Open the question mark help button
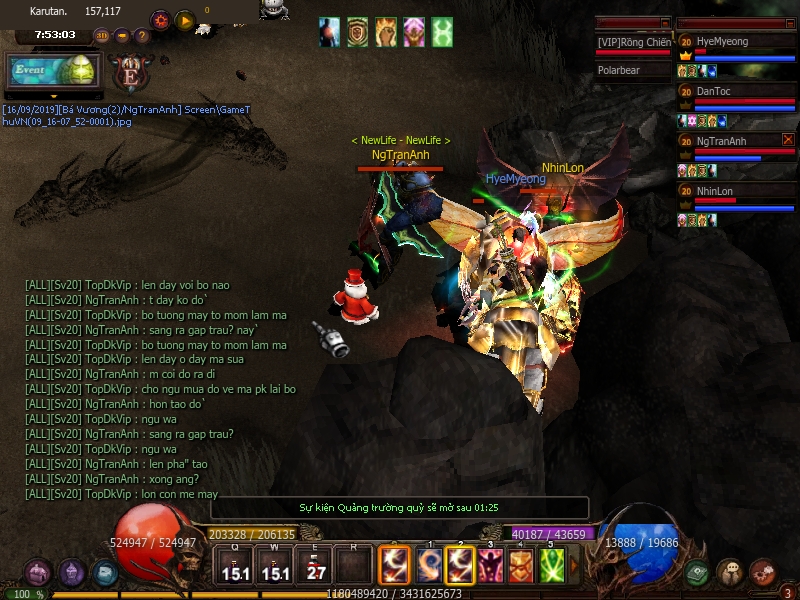This screenshot has width=800, height=600. point(142,36)
